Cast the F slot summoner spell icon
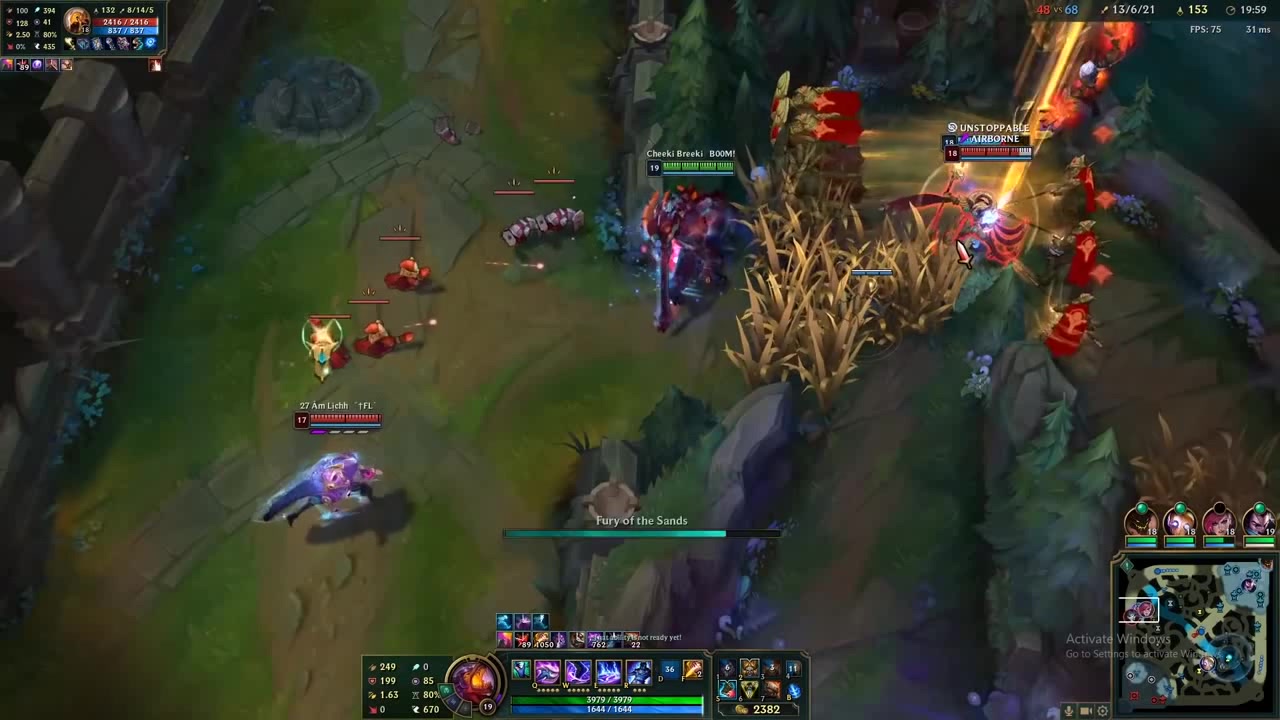Image resolution: width=1280 pixels, height=720 pixels. 691,671
